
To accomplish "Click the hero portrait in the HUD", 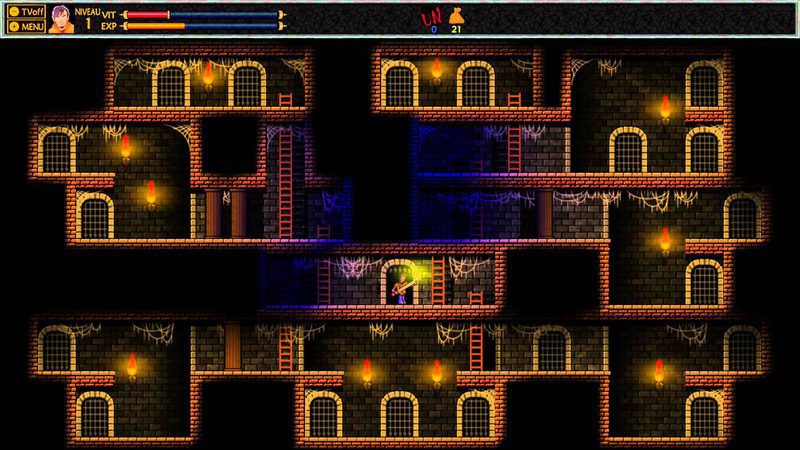I will click(x=61, y=19).
